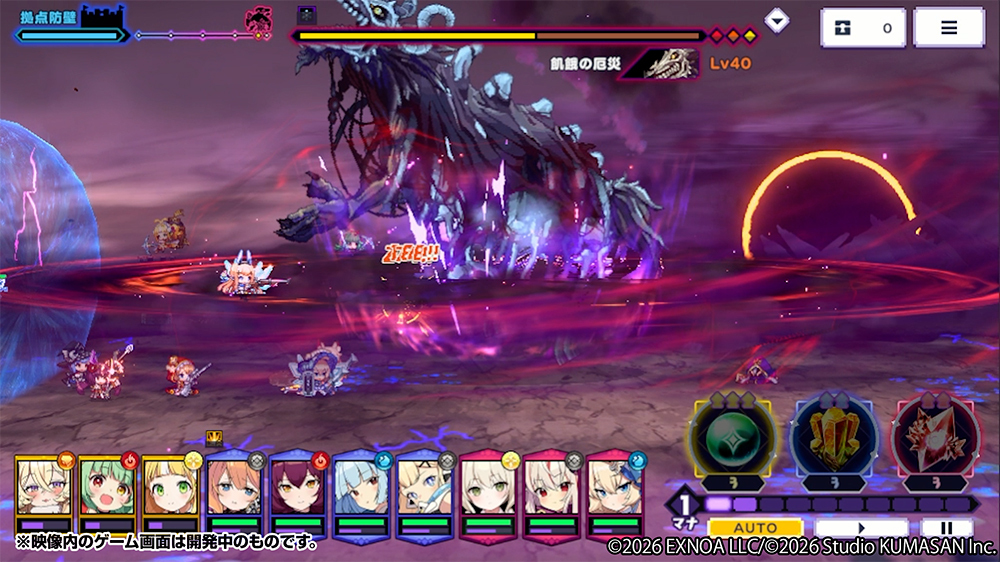This screenshot has width=1000, height=562.
Task: Toggle the yellow AUTO battle button
Action: pos(755,527)
